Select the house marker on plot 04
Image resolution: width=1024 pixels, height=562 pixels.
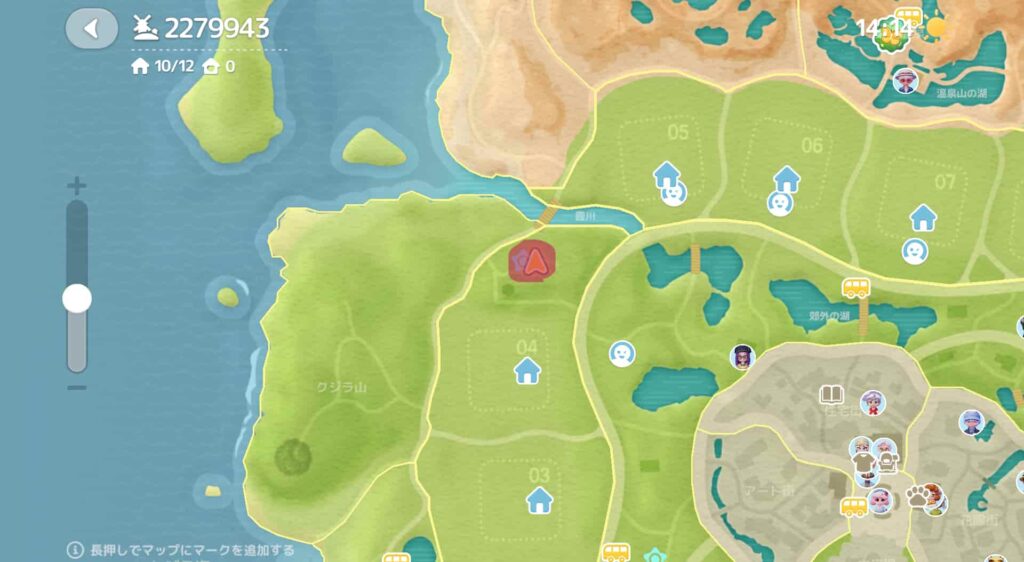527,371
